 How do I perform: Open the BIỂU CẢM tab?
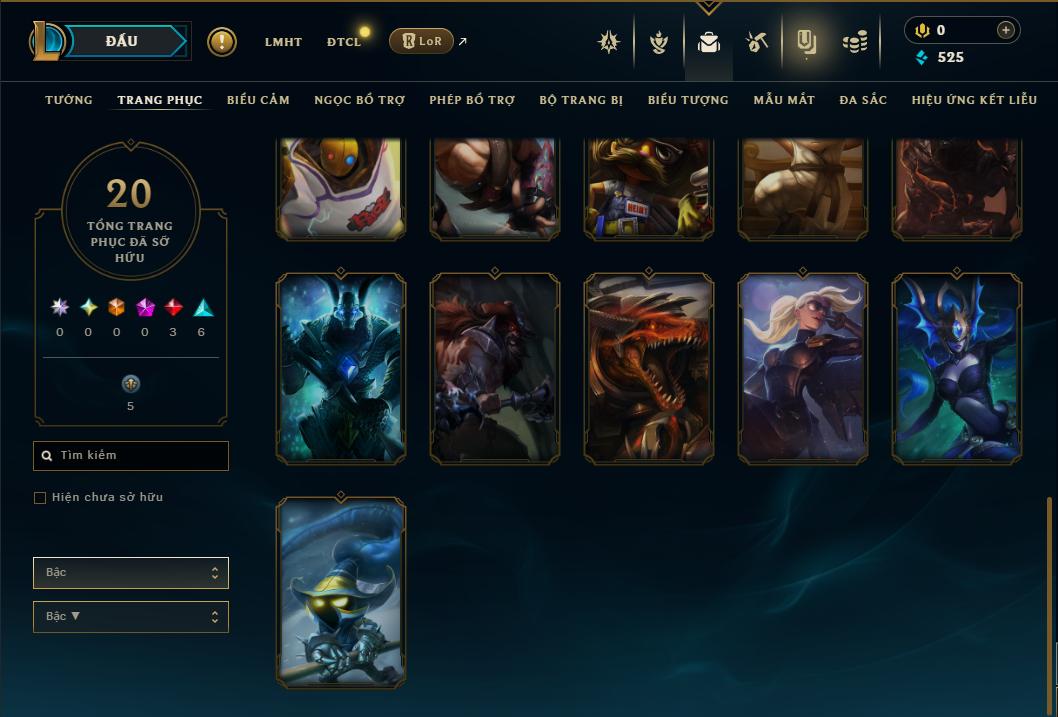258,100
